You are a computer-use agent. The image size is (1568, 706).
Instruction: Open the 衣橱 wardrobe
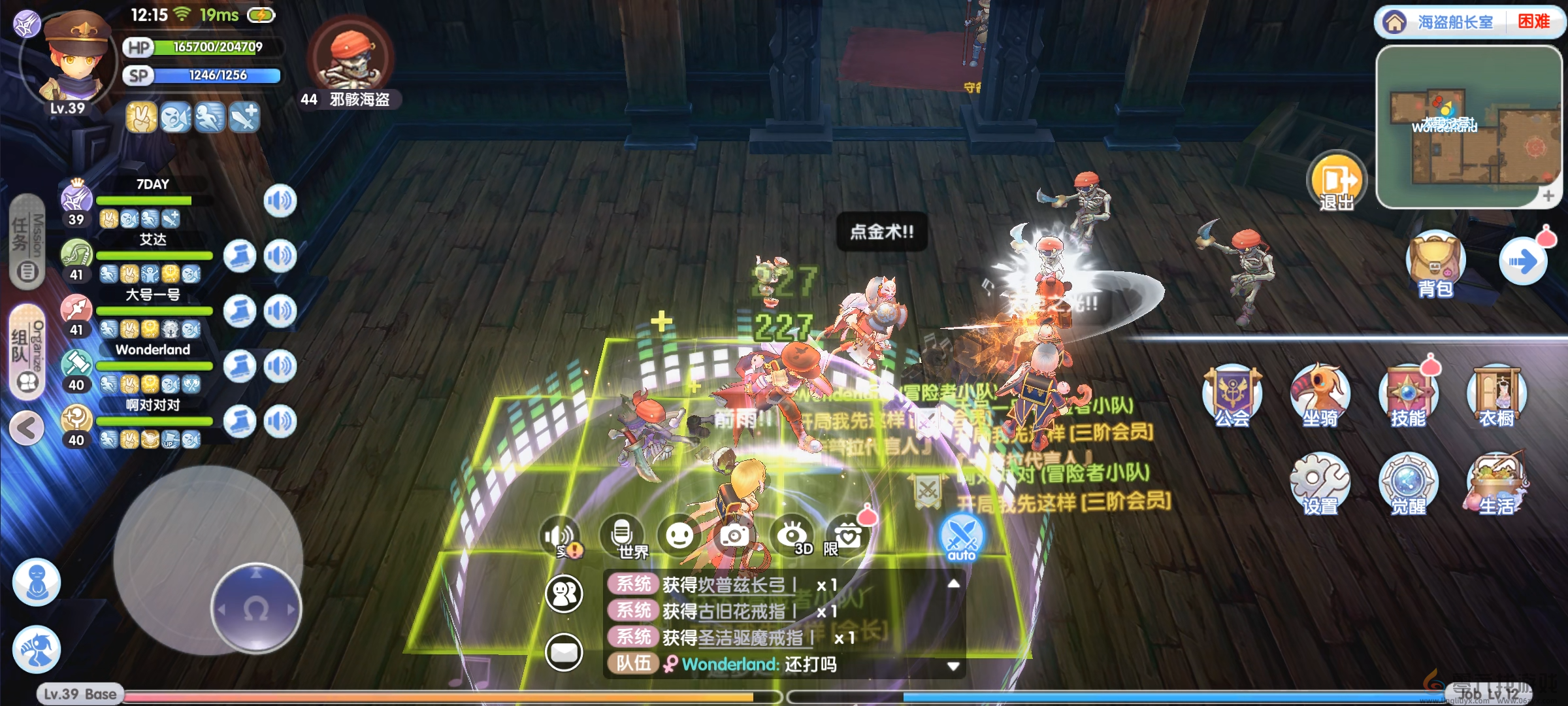pyautogui.click(x=1496, y=395)
